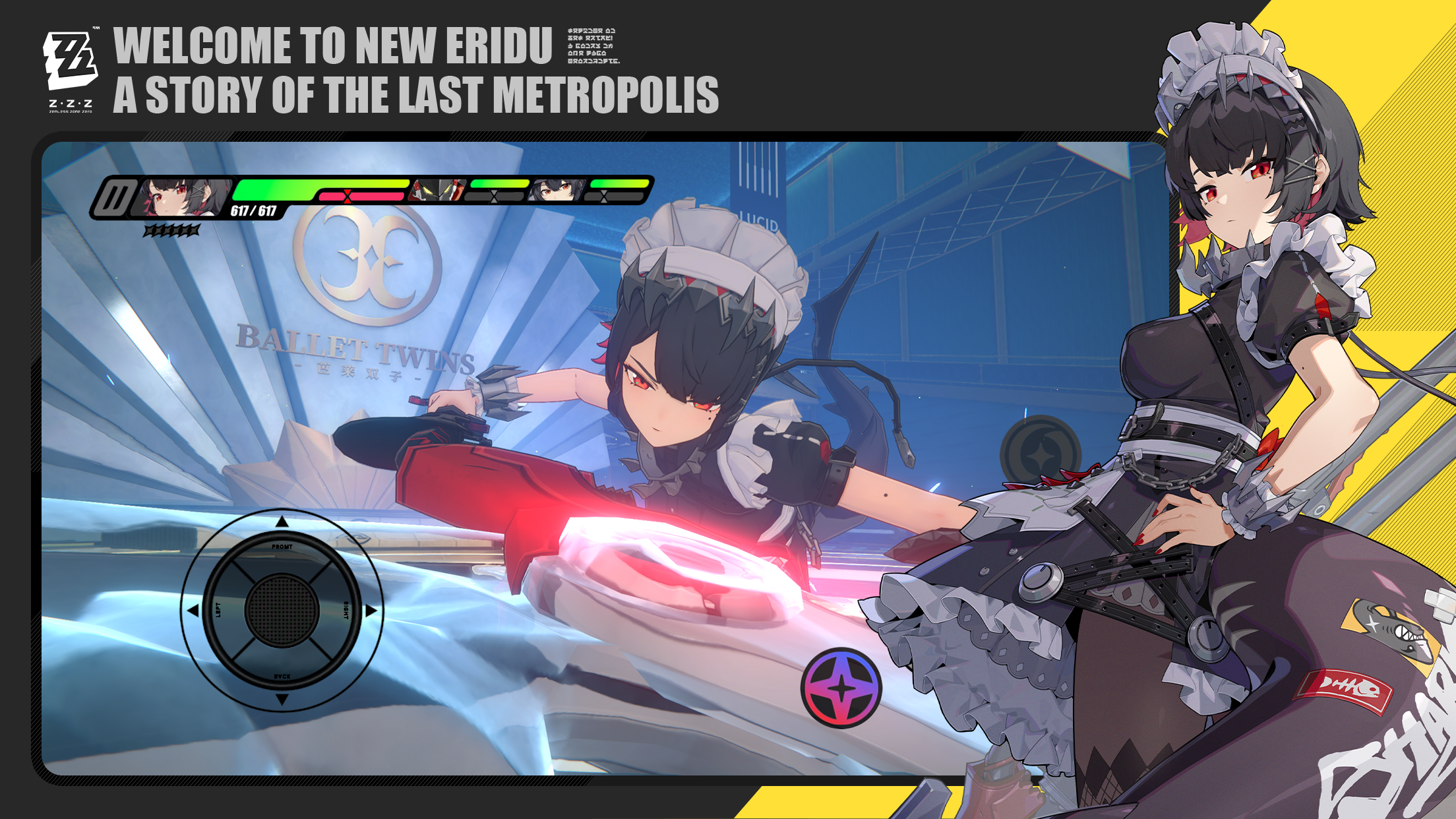Screen dimensions: 1456x819
Task: Toggle the FRONT direction on the D-pad
Action: (x=282, y=546)
